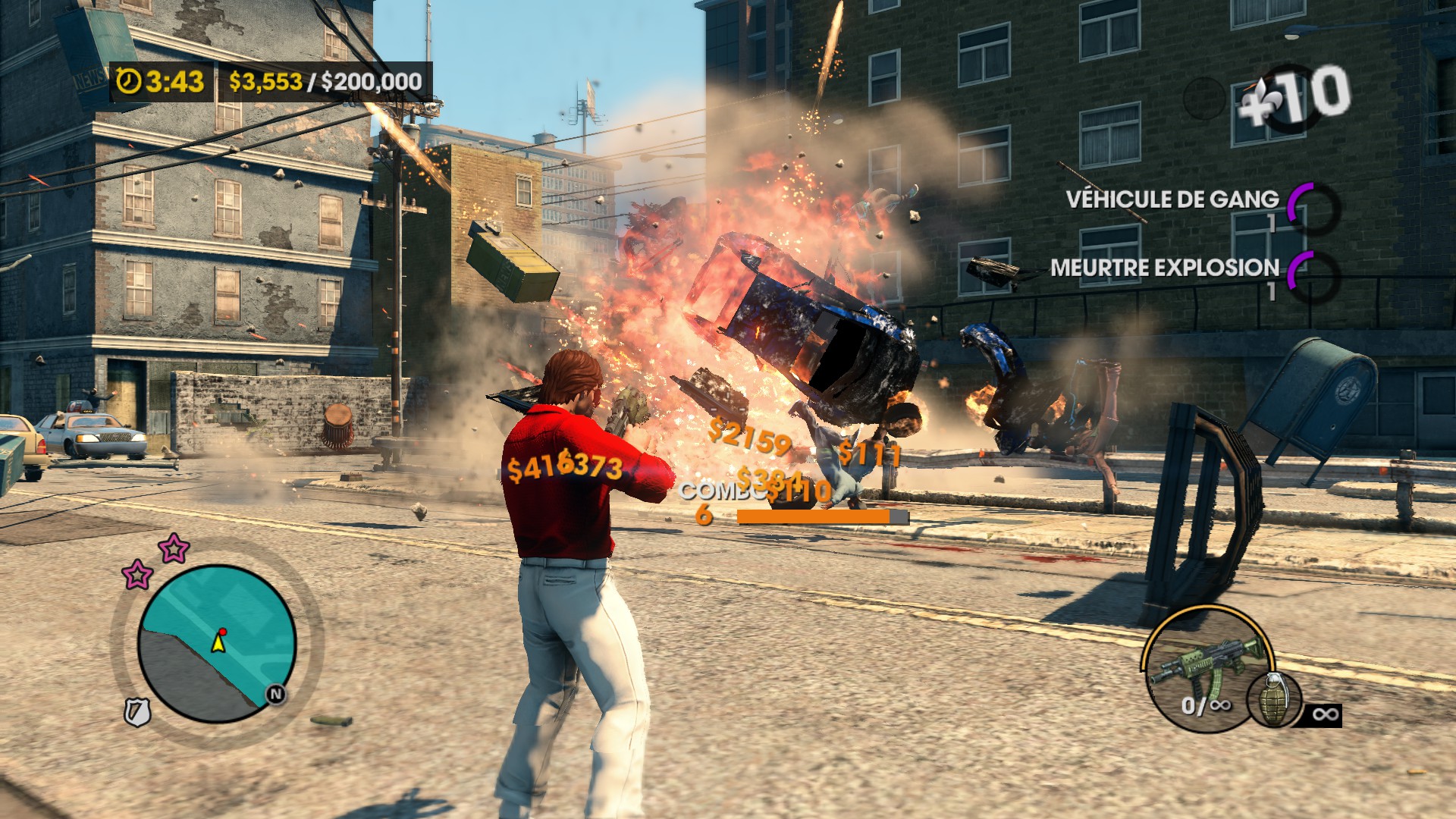Click the Meurtre Explosion objective tracker

(1165, 268)
